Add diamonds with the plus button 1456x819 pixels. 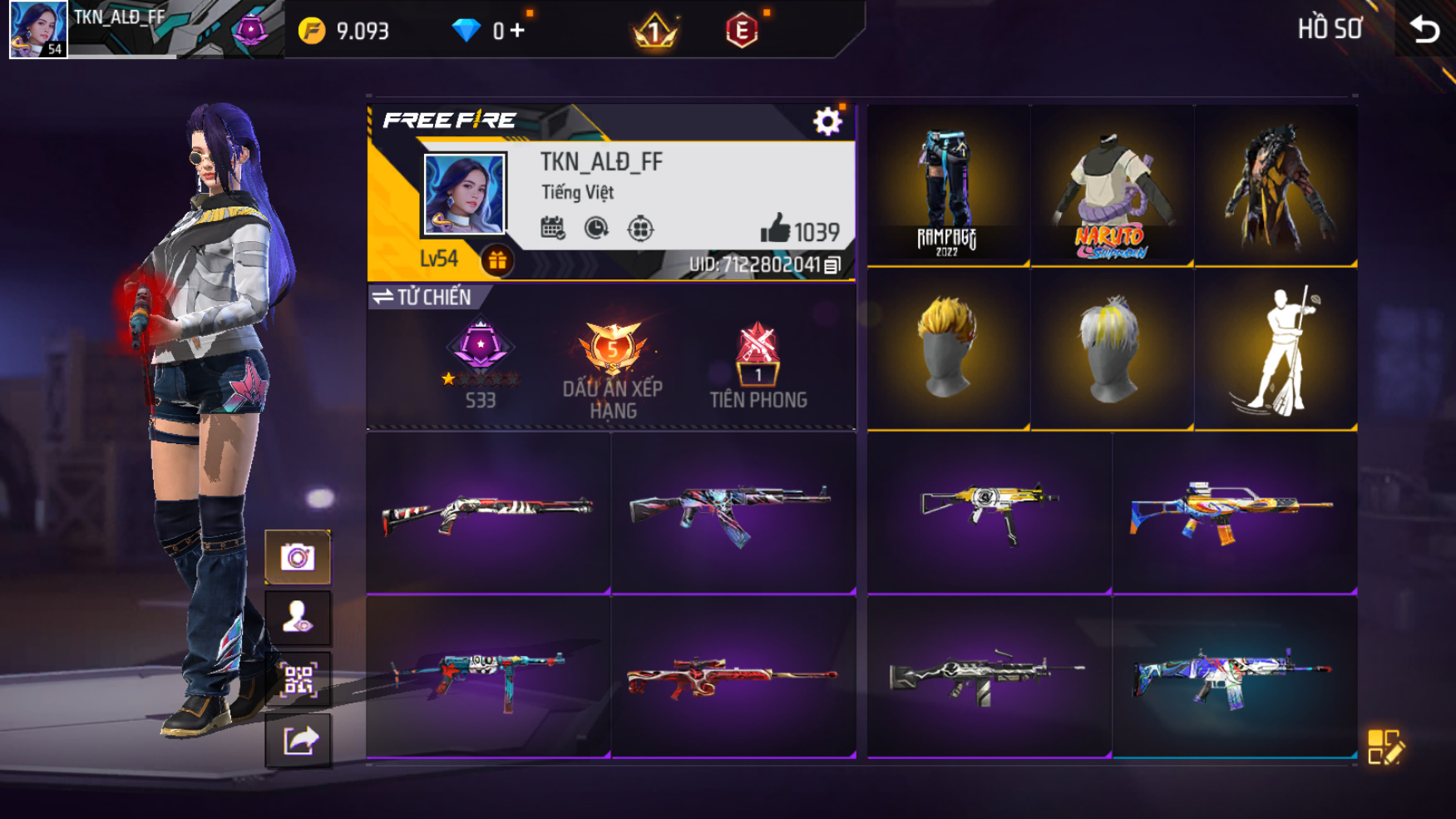(517, 31)
